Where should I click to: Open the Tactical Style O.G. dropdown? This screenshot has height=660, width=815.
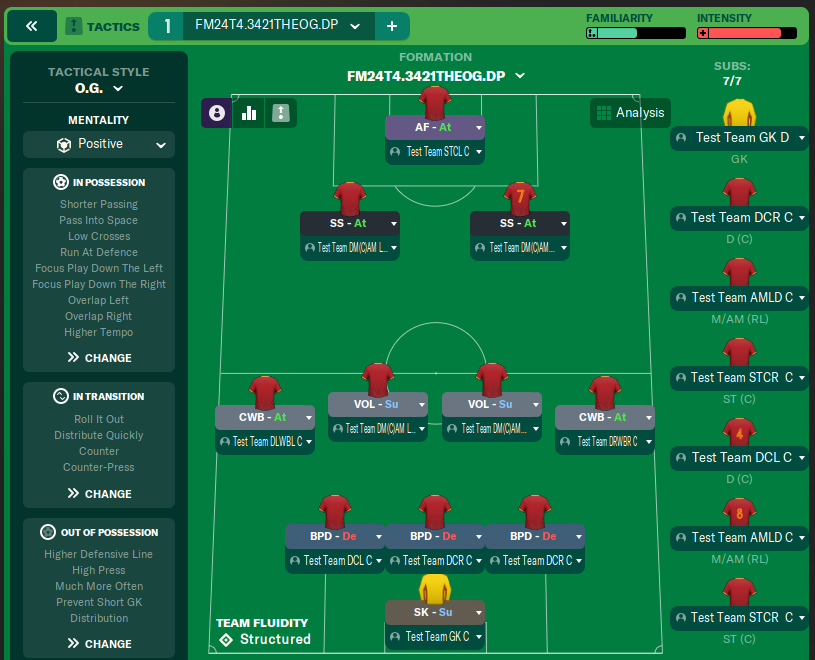99,89
